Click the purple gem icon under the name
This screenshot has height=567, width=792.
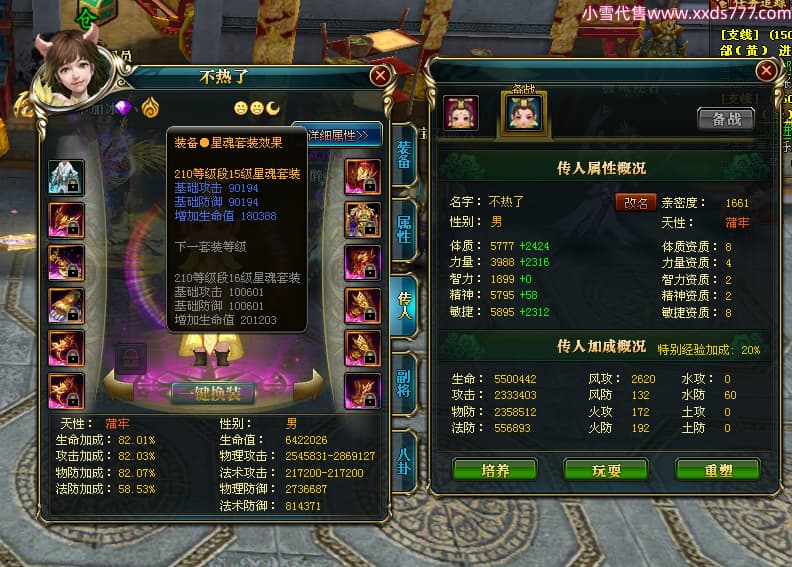[124, 108]
